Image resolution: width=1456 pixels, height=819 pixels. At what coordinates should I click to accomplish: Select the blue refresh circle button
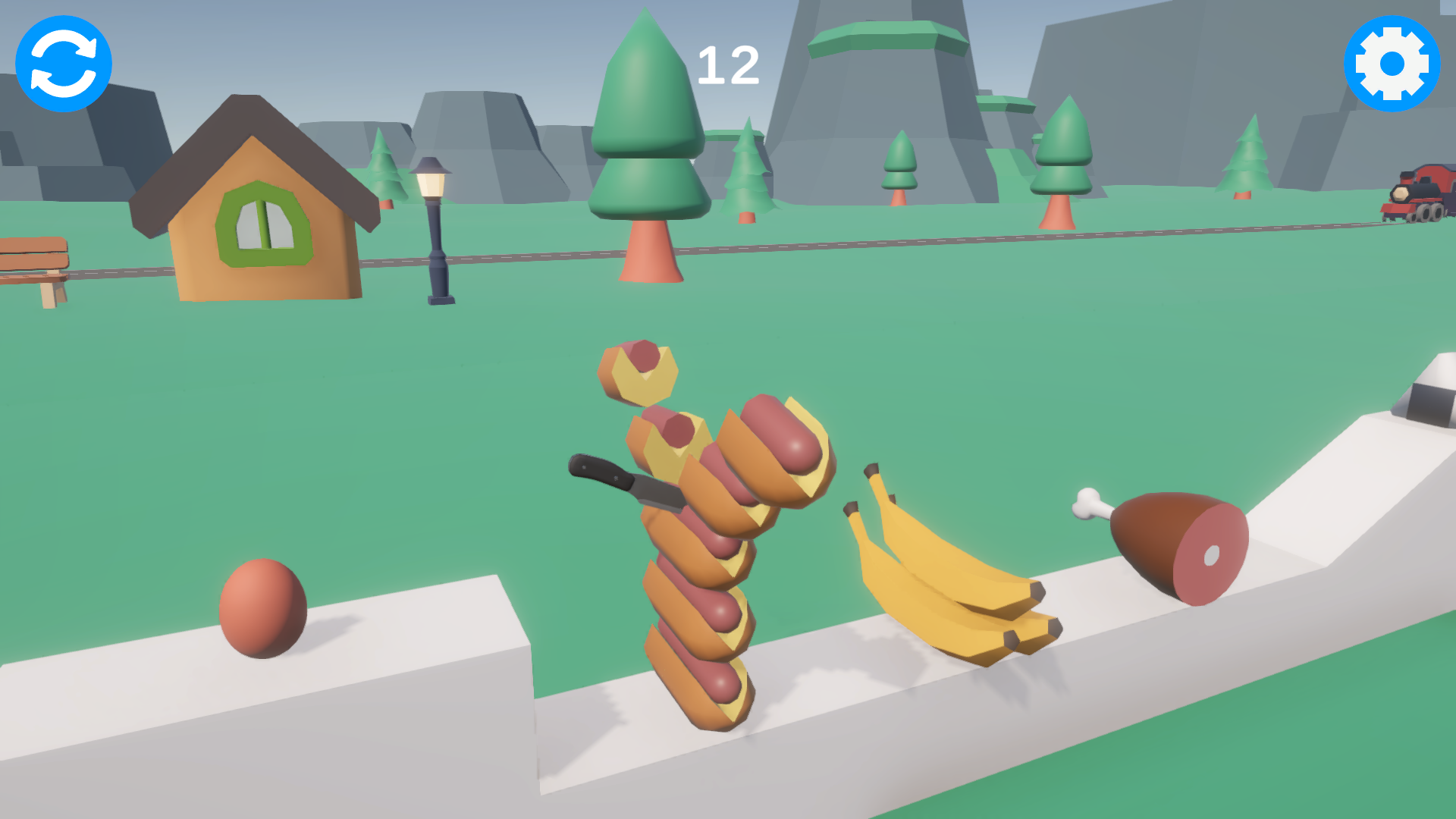click(x=62, y=64)
